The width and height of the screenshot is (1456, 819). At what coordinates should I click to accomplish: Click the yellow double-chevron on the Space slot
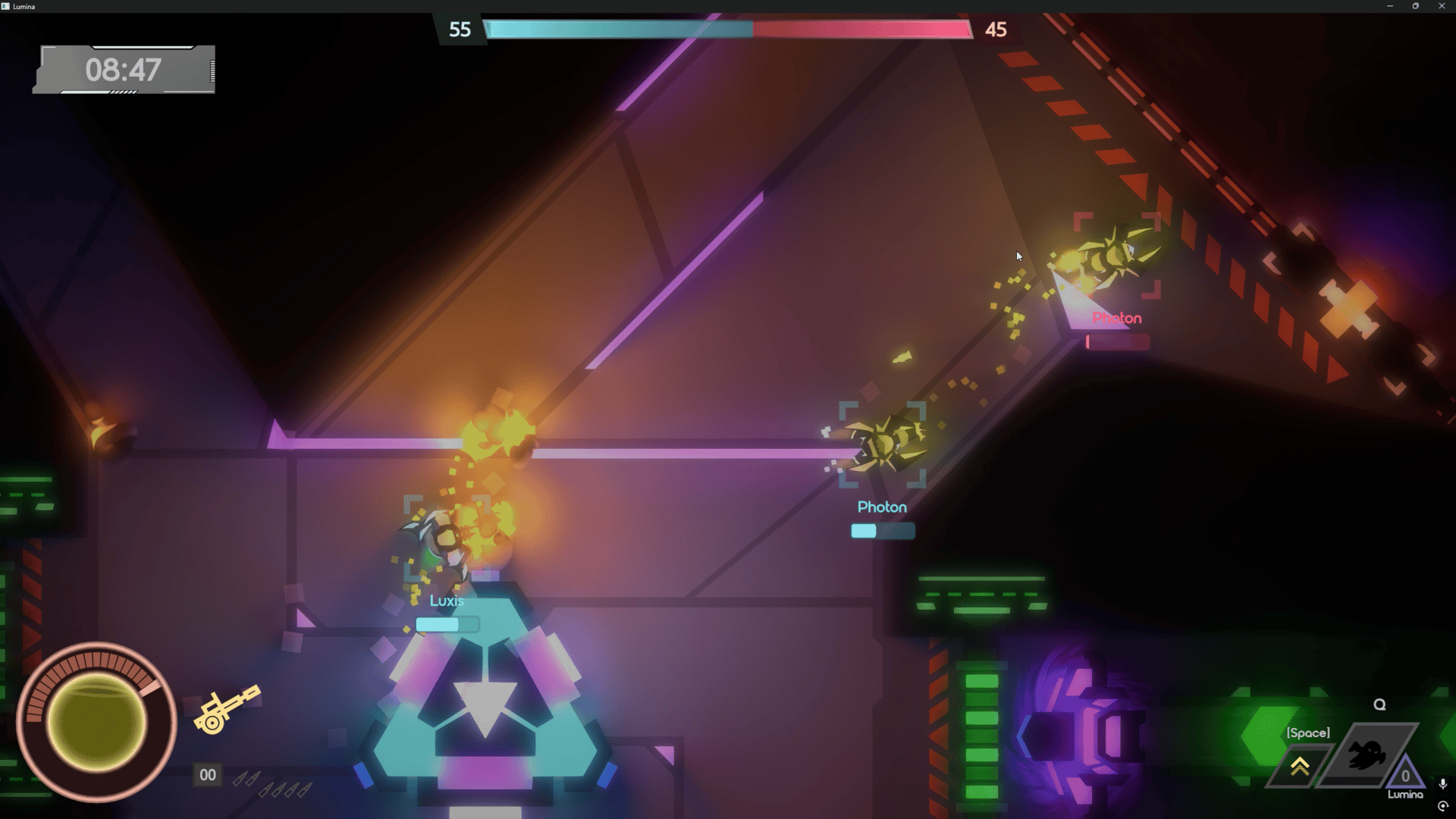coord(1300,766)
